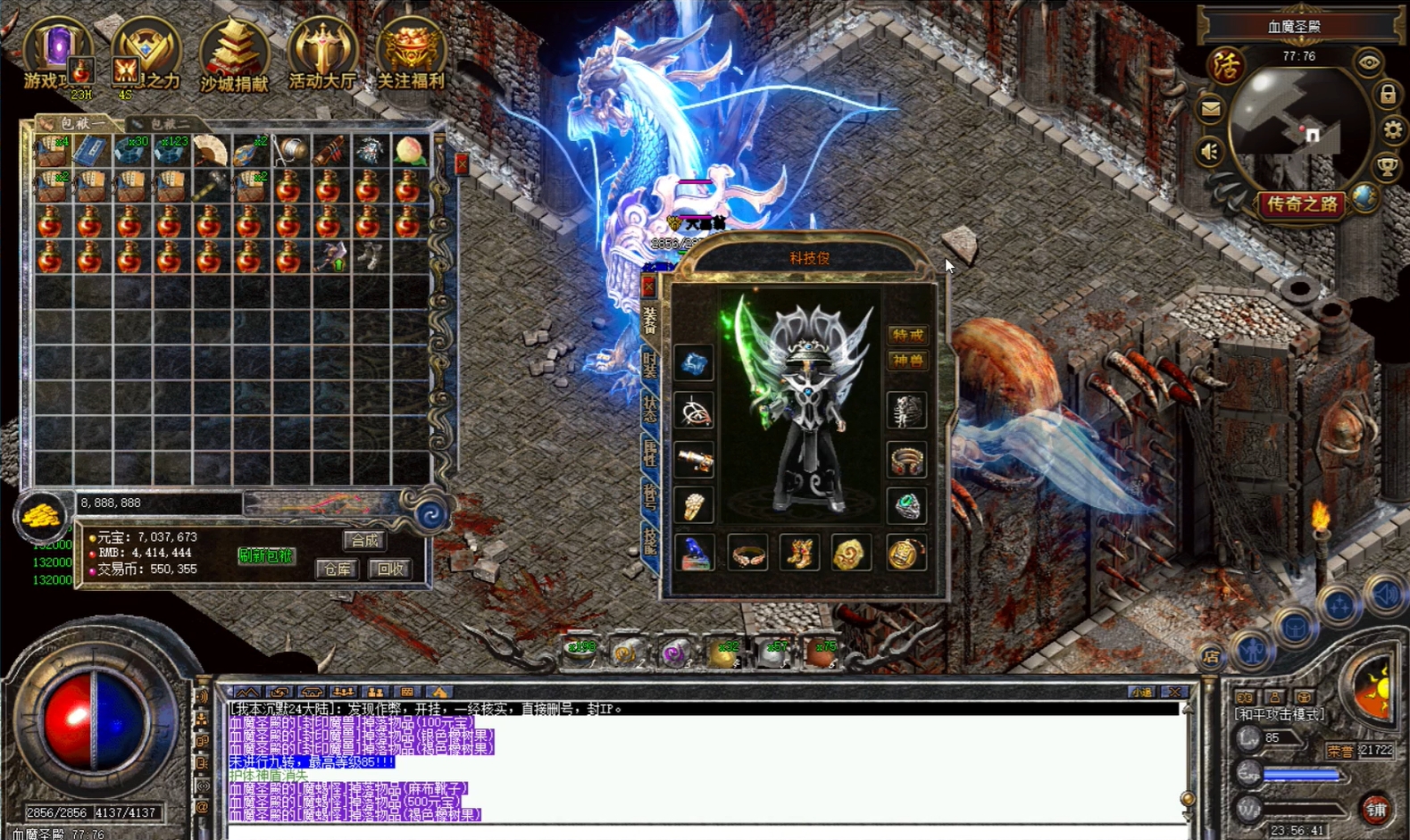The image size is (1410, 840).
Task: Click the 合成 combine button
Action: pos(364,540)
